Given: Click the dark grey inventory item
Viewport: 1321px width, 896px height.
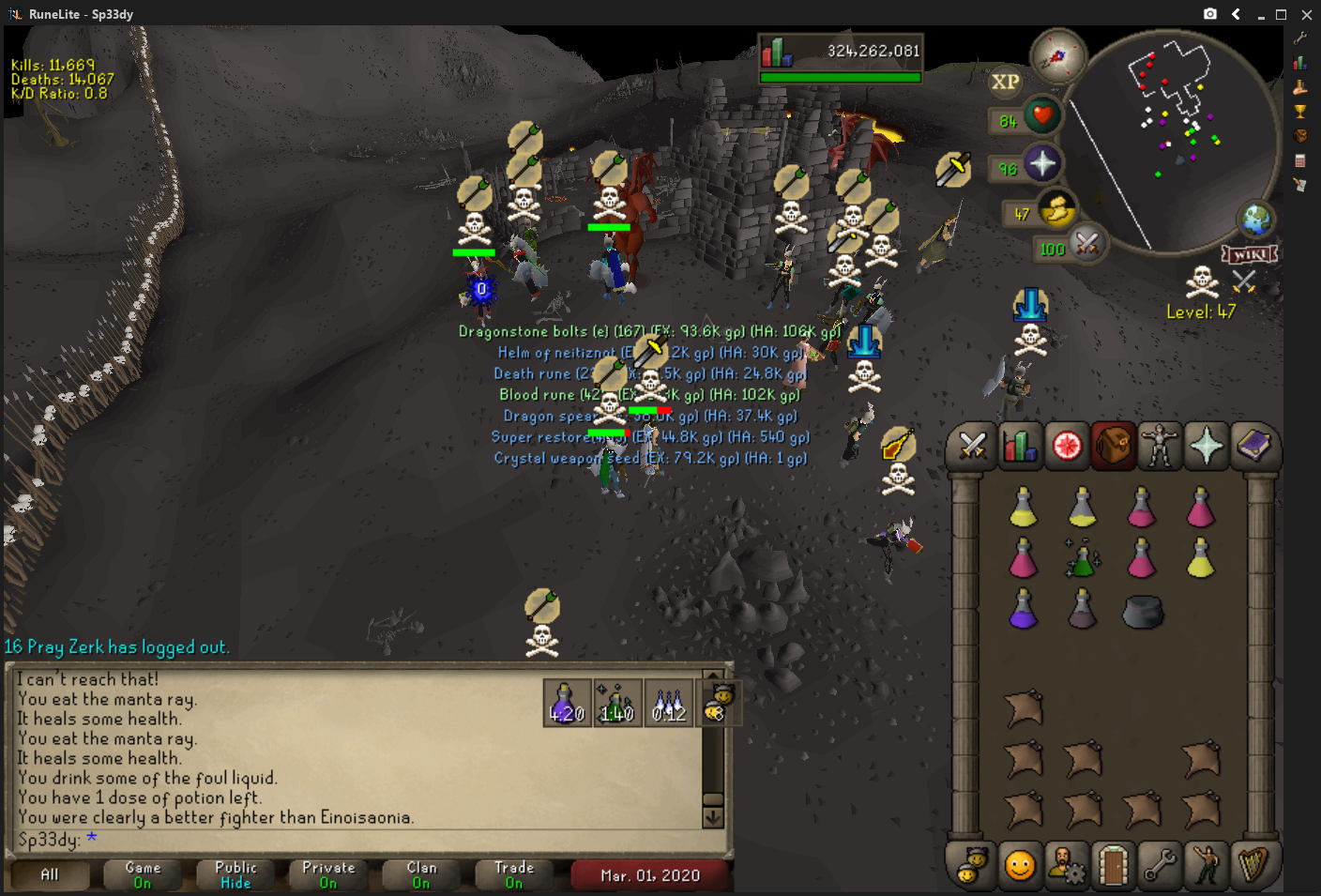Looking at the screenshot, I should (x=1142, y=612).
